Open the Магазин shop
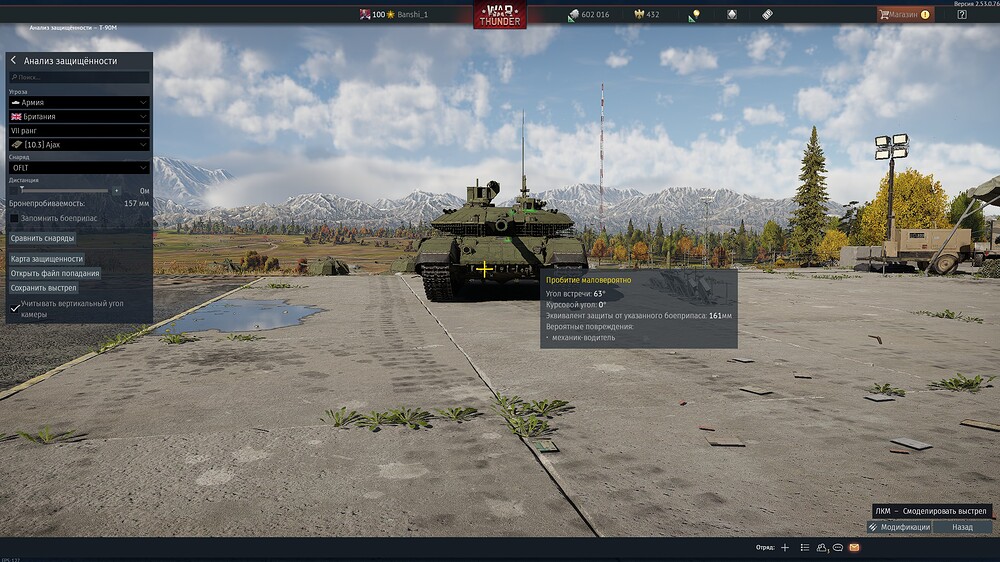 (904, 15)
